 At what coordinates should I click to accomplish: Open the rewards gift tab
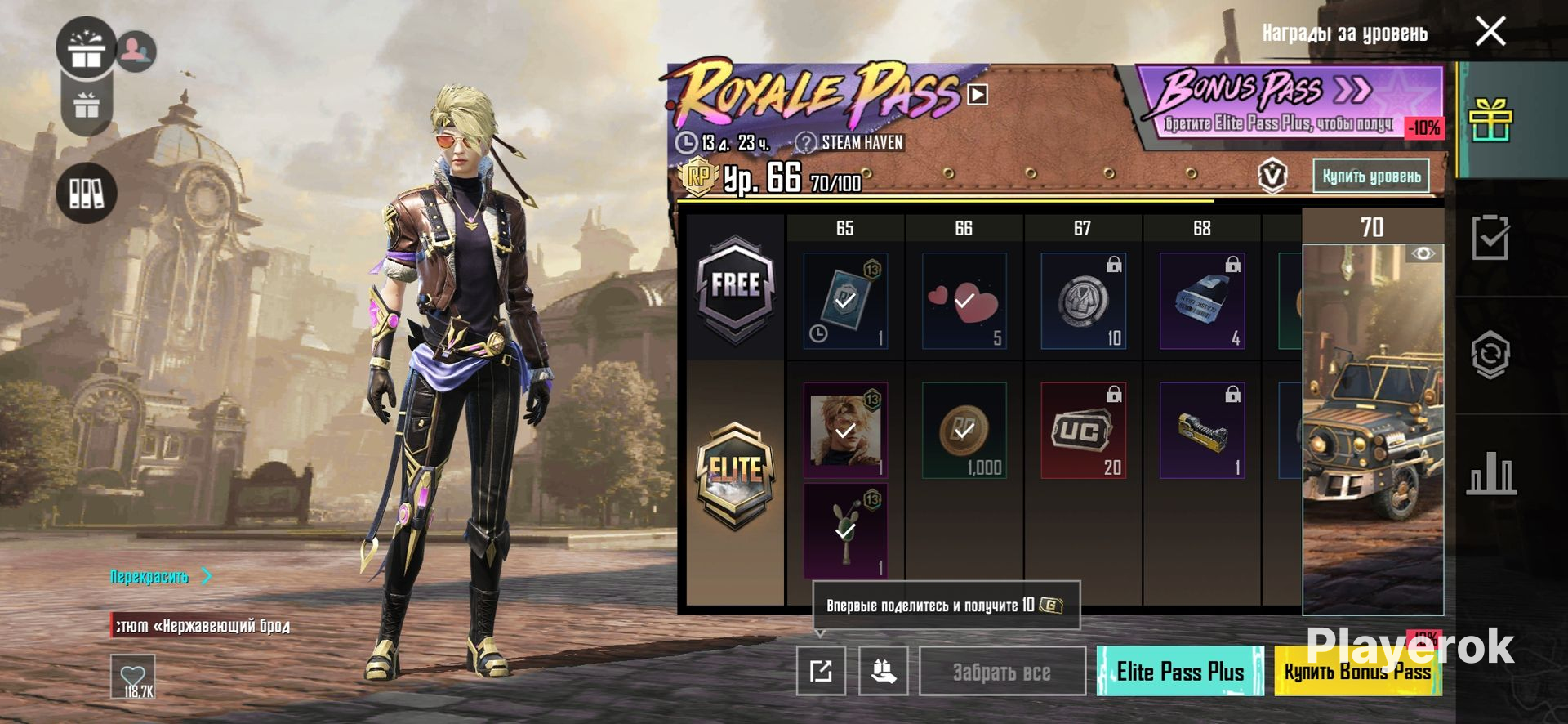click(x=1490, y=120)
